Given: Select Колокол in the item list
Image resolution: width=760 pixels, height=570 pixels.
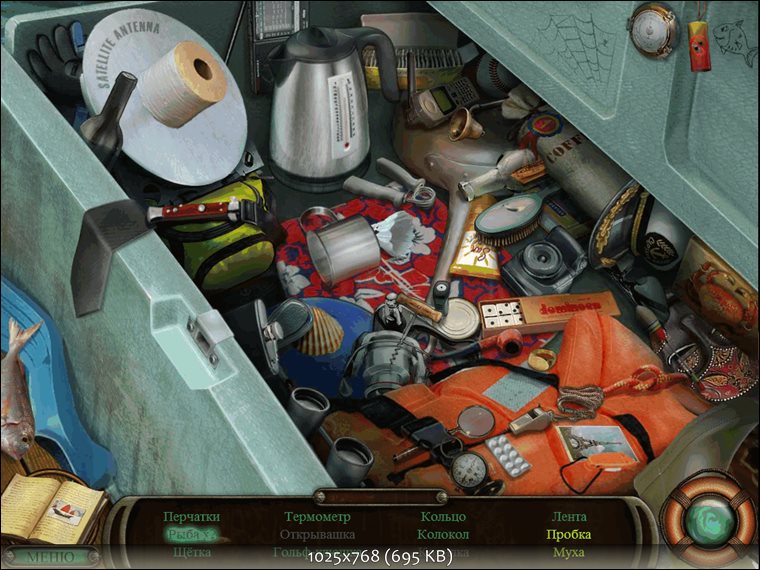Looking at the screenshot, I should [x=443, y=535].
